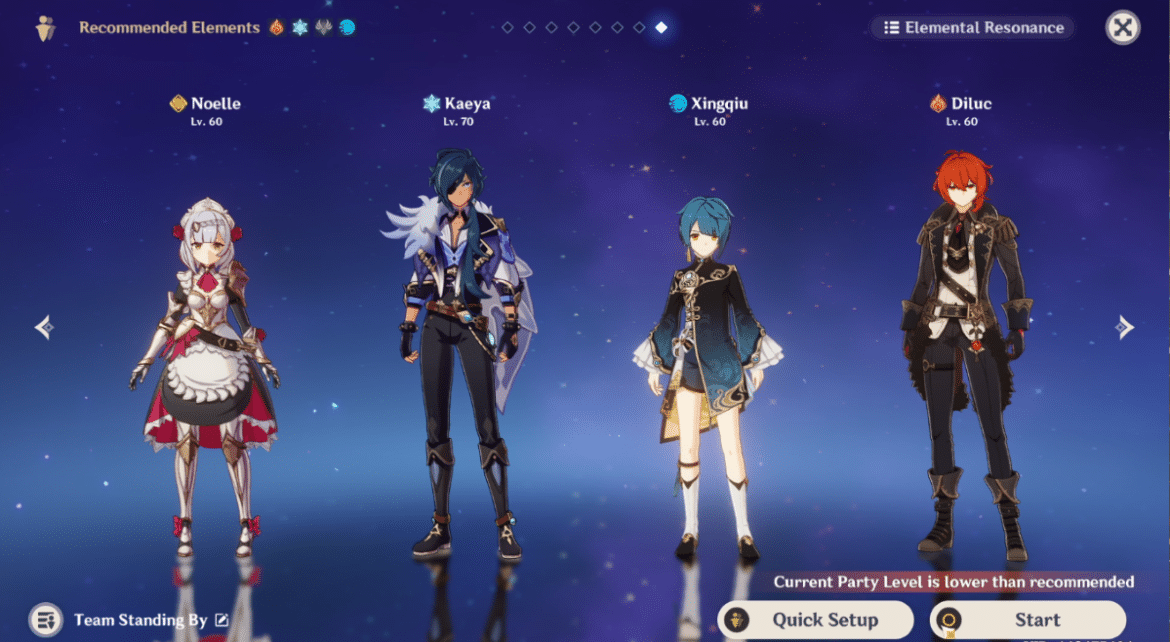This screenshot has width=1170, height=642.
Task: Open the team list icon beside Team Standing By
Action: (46, 620)
